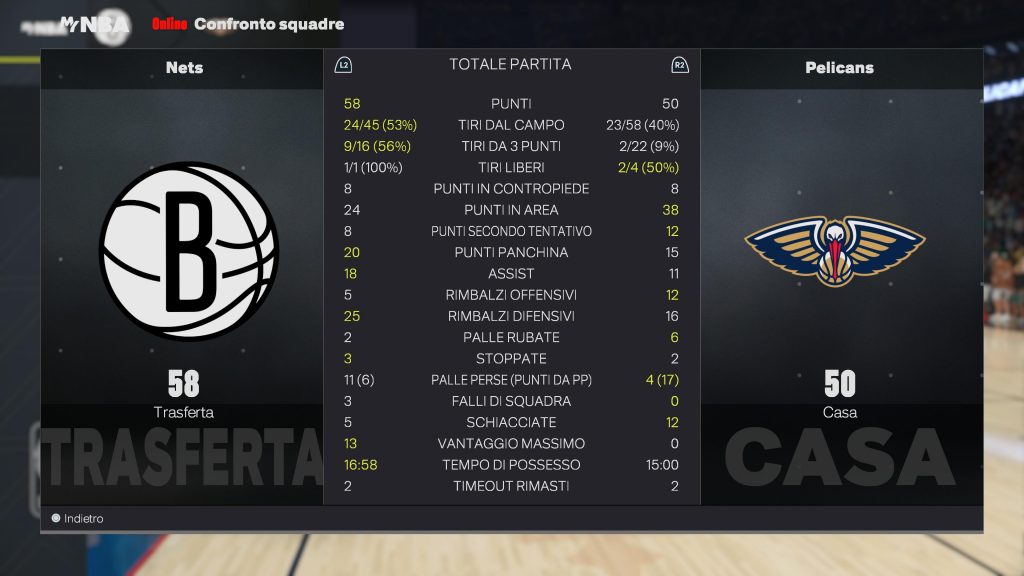Go back using the Indietro button
Image resolution: width=1024 pixels, height=576 pixels.
(78, 519)
